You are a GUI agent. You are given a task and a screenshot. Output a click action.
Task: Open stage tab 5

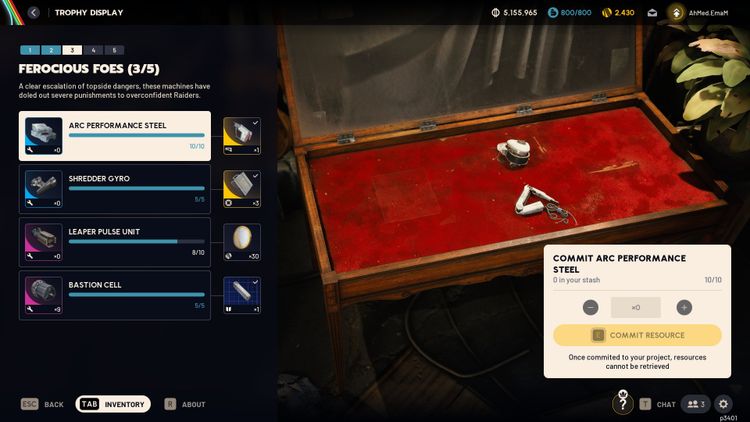click(114, 50)
